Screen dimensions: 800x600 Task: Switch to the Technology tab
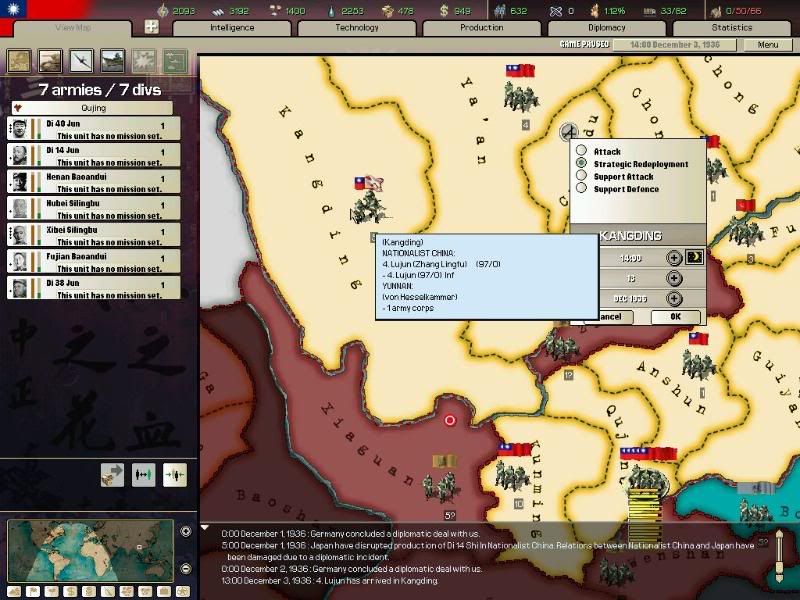coord(357,28)
